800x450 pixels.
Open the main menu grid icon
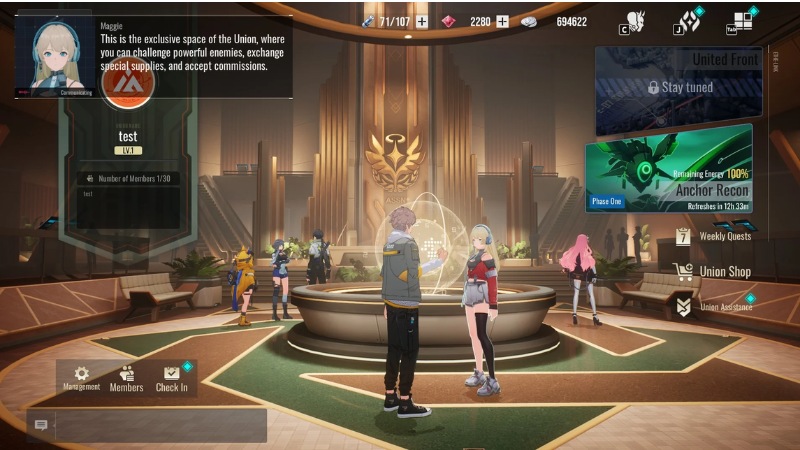point(742,21)
